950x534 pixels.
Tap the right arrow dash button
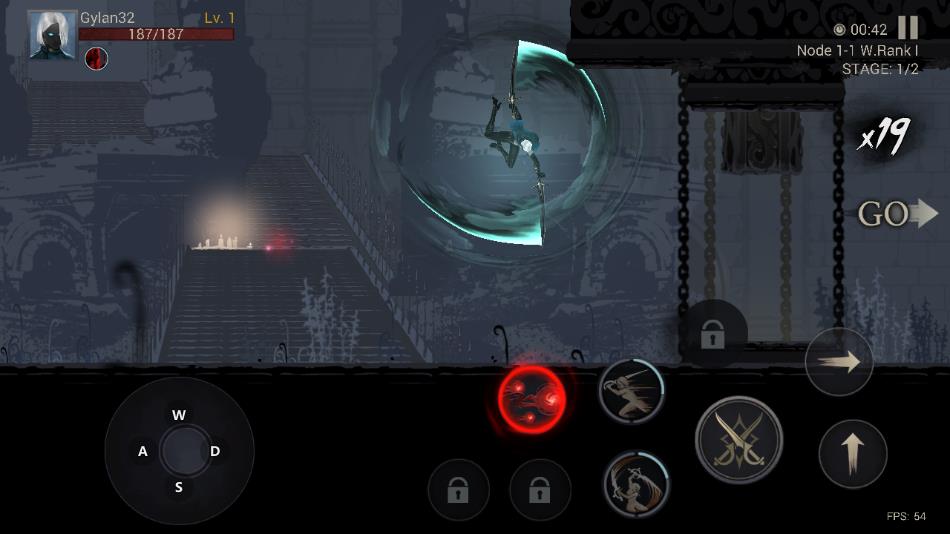pos(839,362)
